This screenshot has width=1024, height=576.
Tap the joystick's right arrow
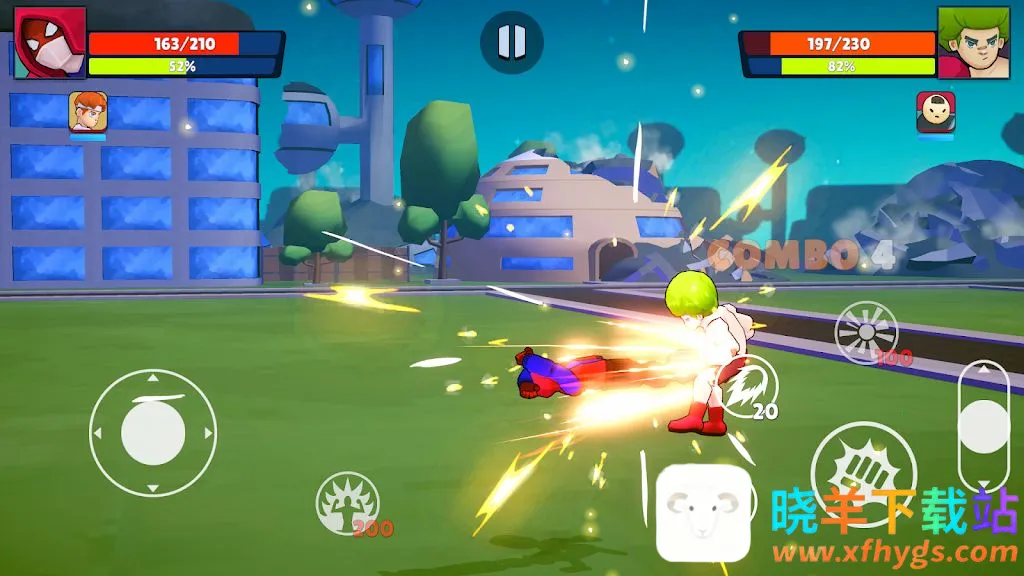pos(208,434)
